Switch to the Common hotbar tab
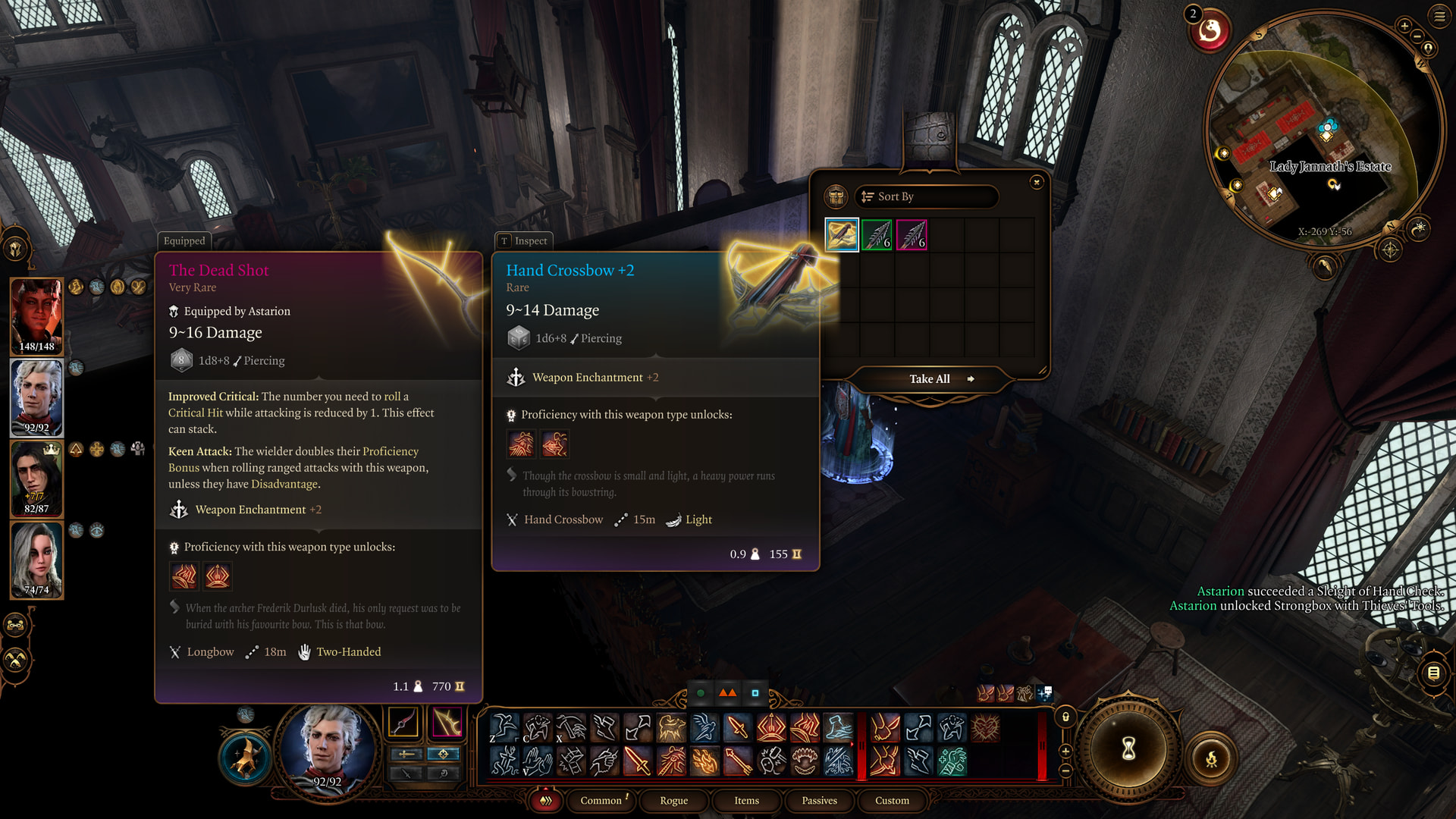 tap(601, 801)
